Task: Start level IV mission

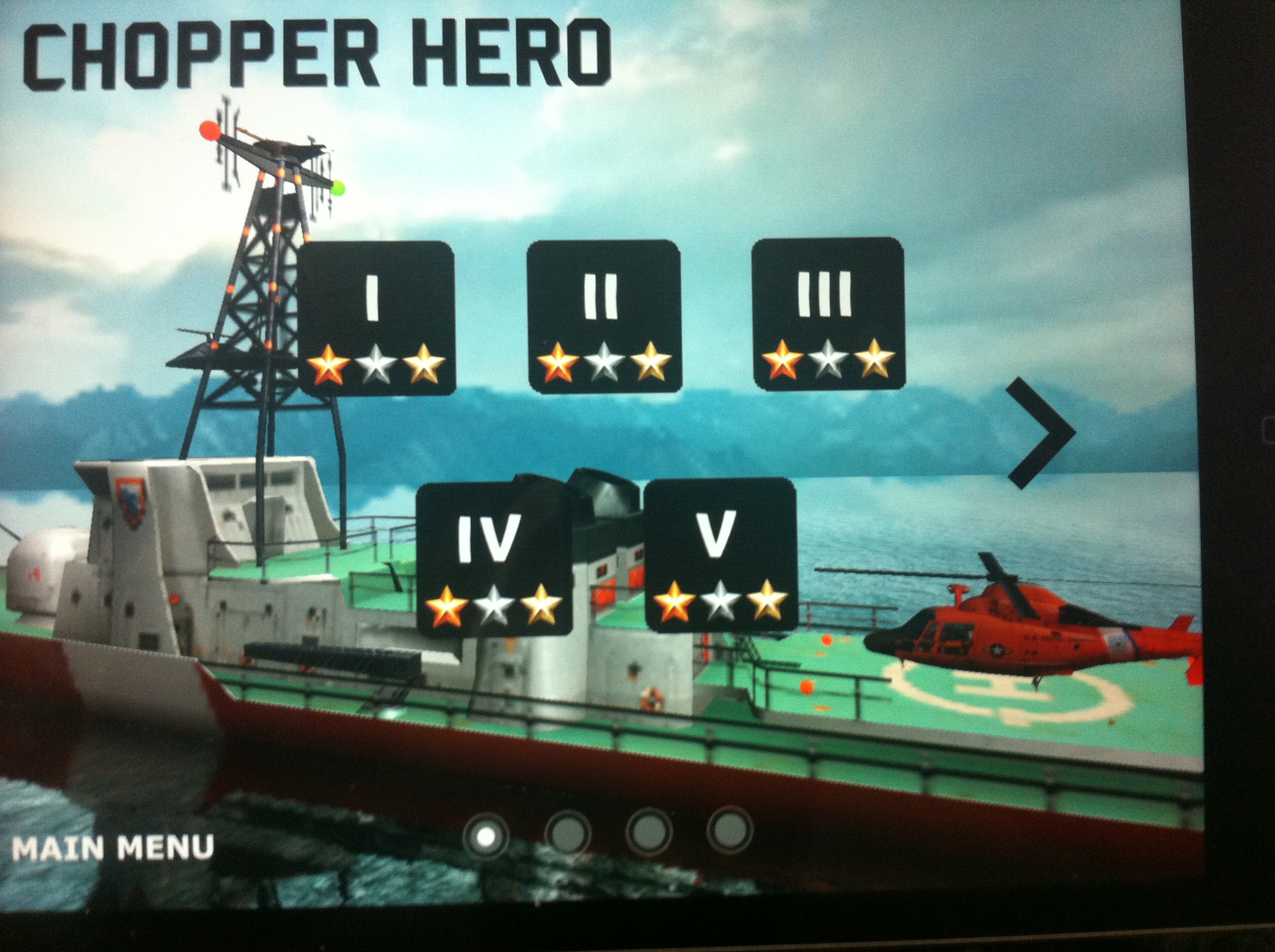Action: tap(494, 558)
